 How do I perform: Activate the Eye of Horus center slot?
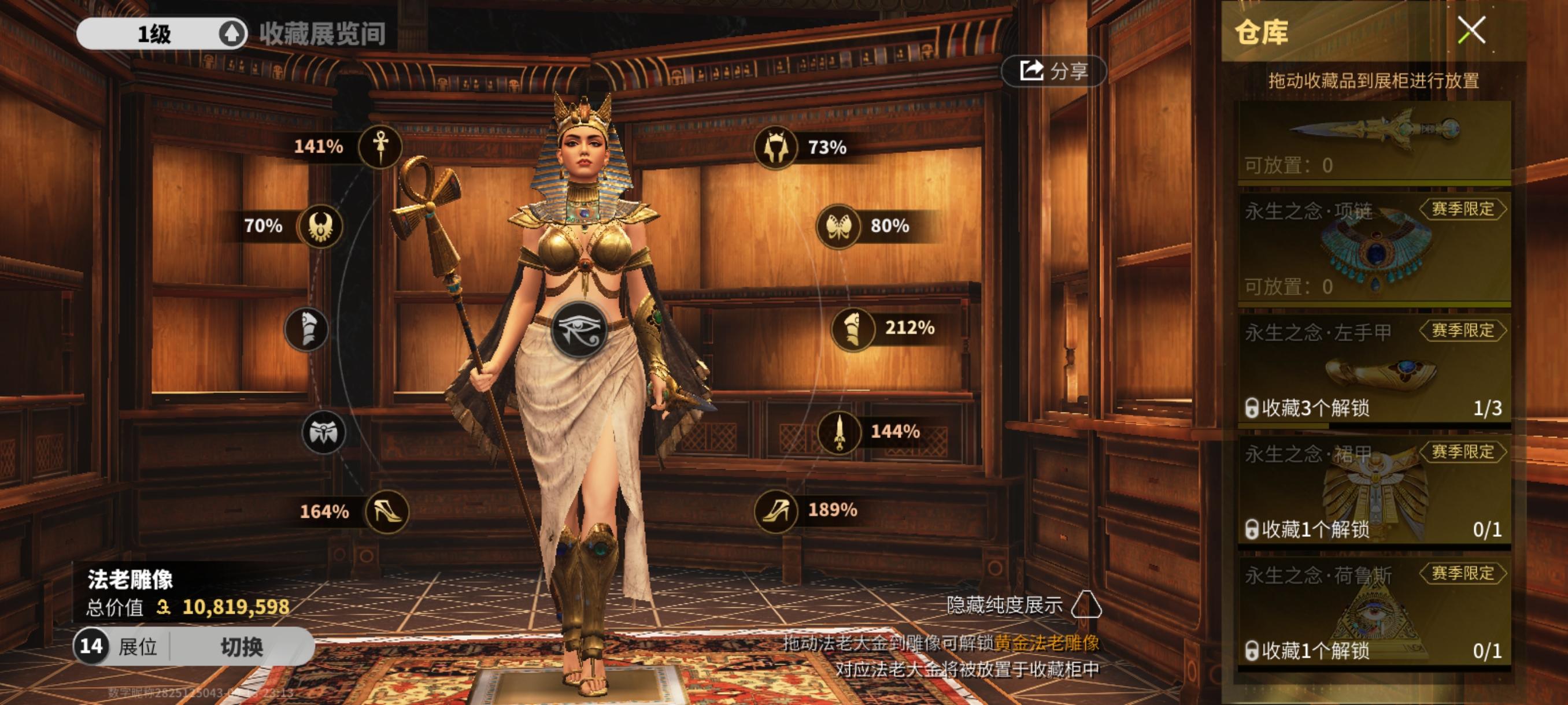(x=579, y=329)
